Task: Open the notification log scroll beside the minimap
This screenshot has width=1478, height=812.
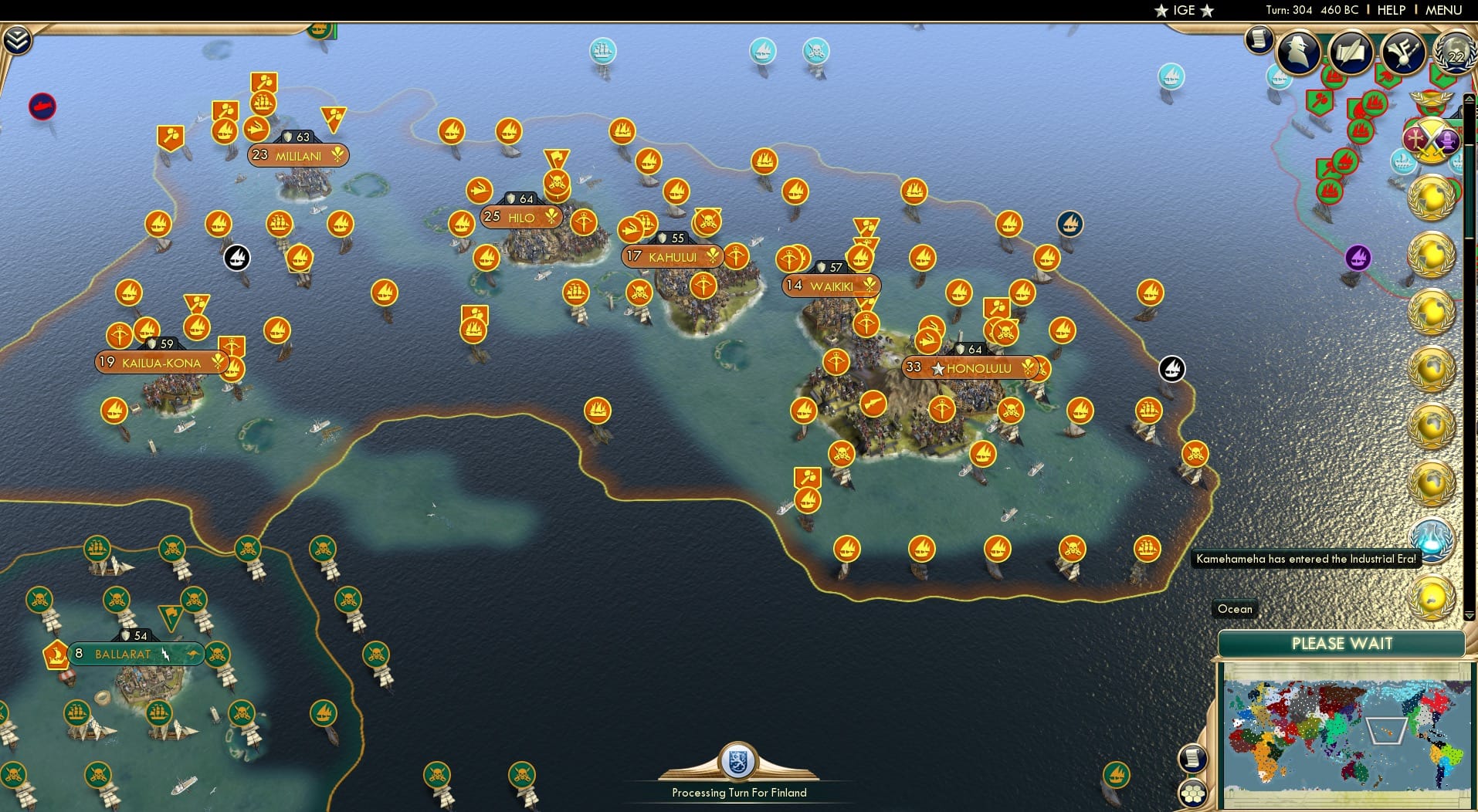Action: pos(1194,758)
